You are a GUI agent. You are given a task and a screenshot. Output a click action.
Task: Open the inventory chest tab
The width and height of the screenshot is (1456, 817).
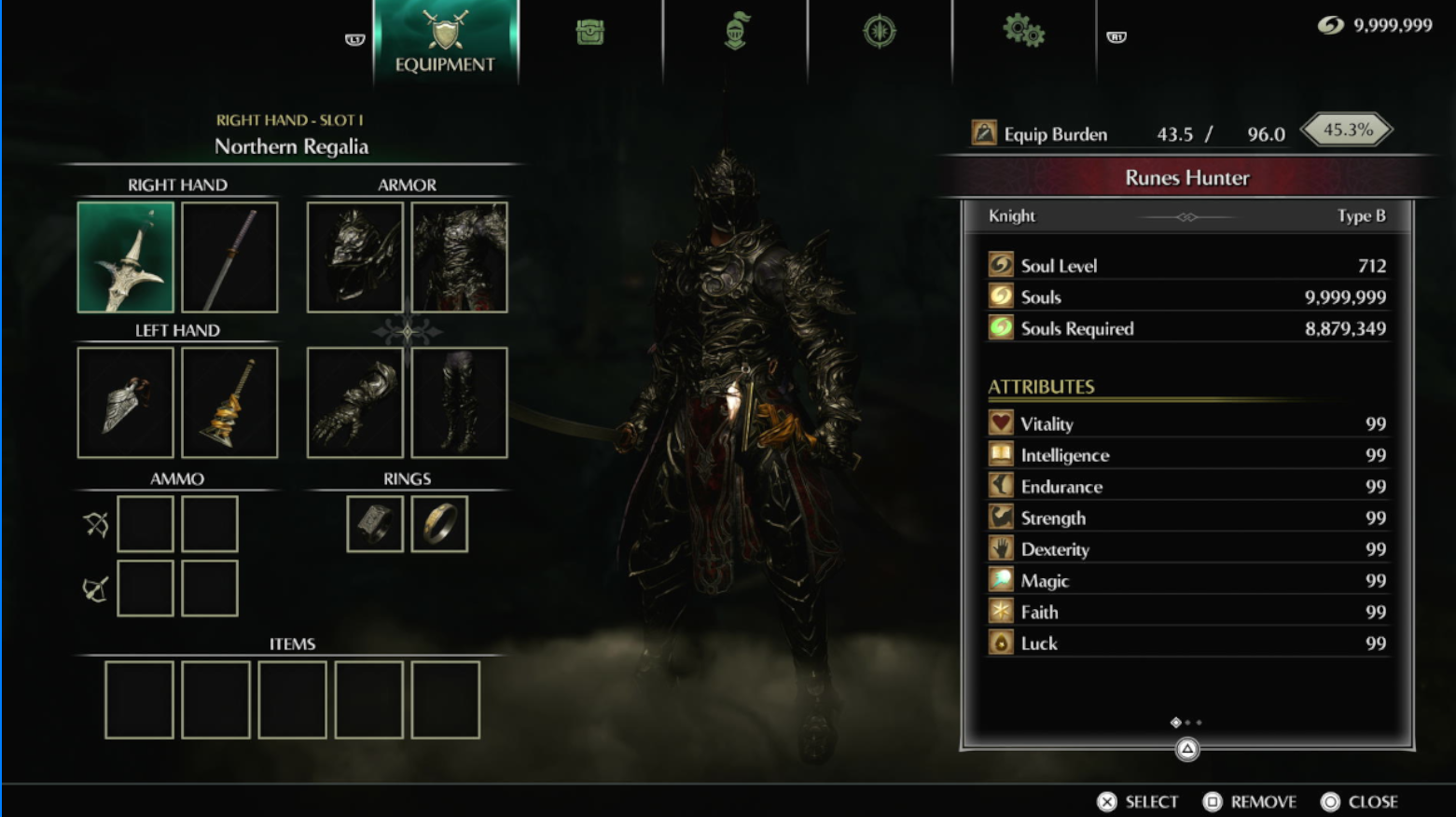589,33
